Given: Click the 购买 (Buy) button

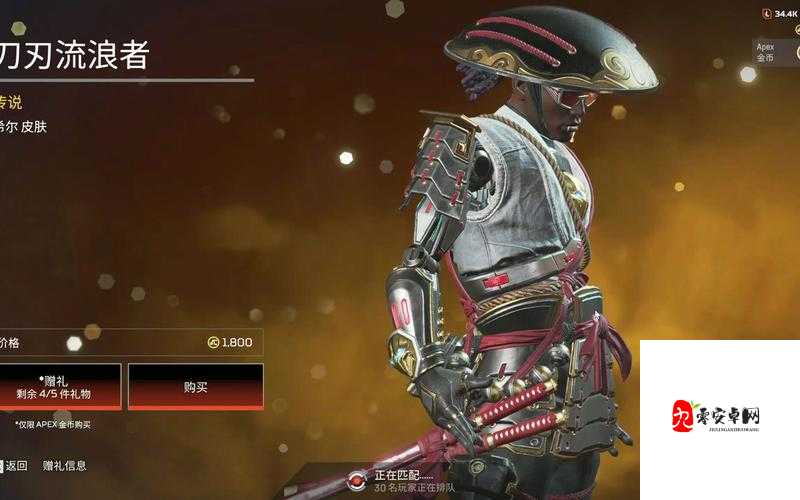Looking at the screenshot, I should click(x=195, y=386).
